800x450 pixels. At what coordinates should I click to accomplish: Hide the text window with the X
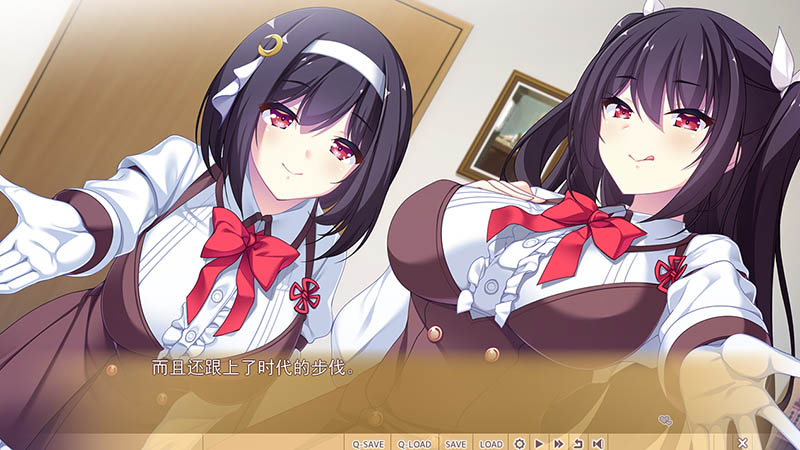pos(742,442)
